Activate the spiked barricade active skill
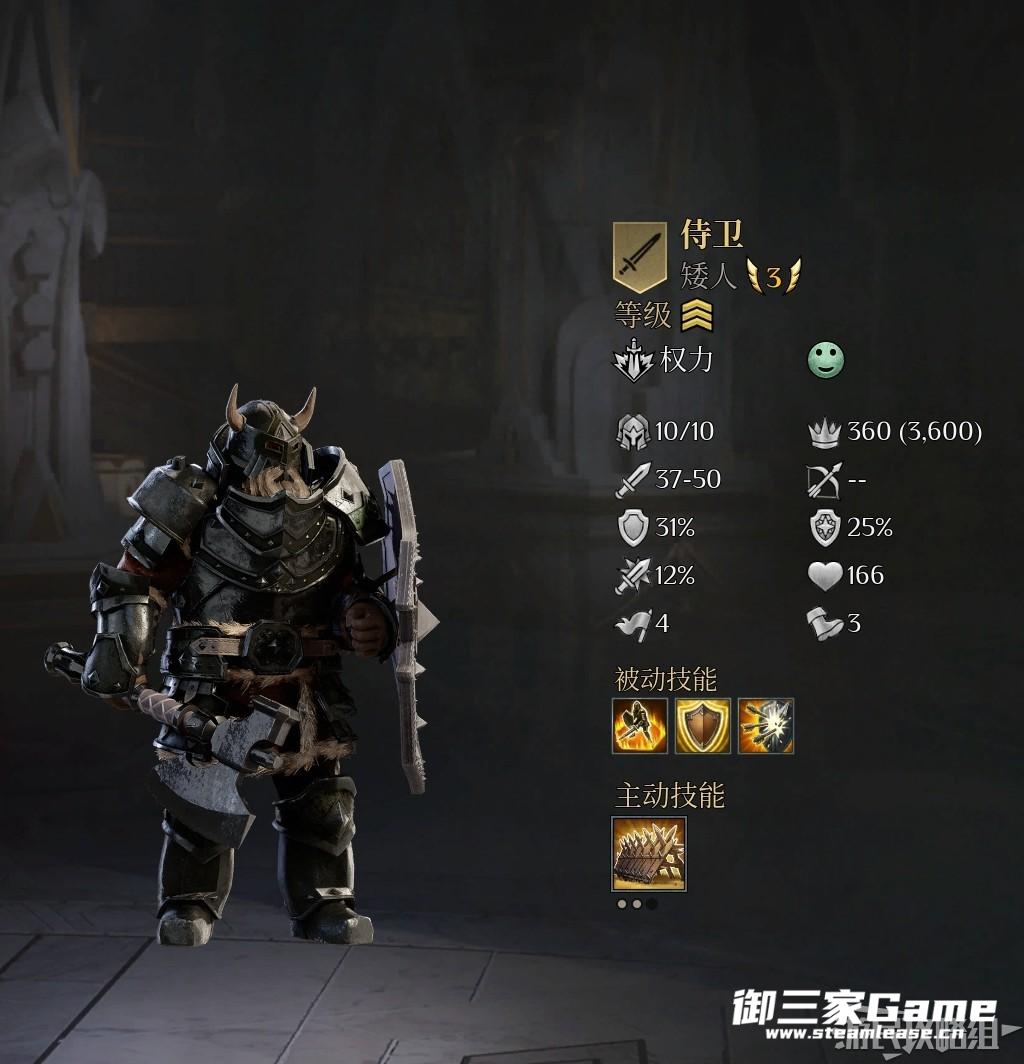Screen dimensions: 1024x1064 pos(649,853)
